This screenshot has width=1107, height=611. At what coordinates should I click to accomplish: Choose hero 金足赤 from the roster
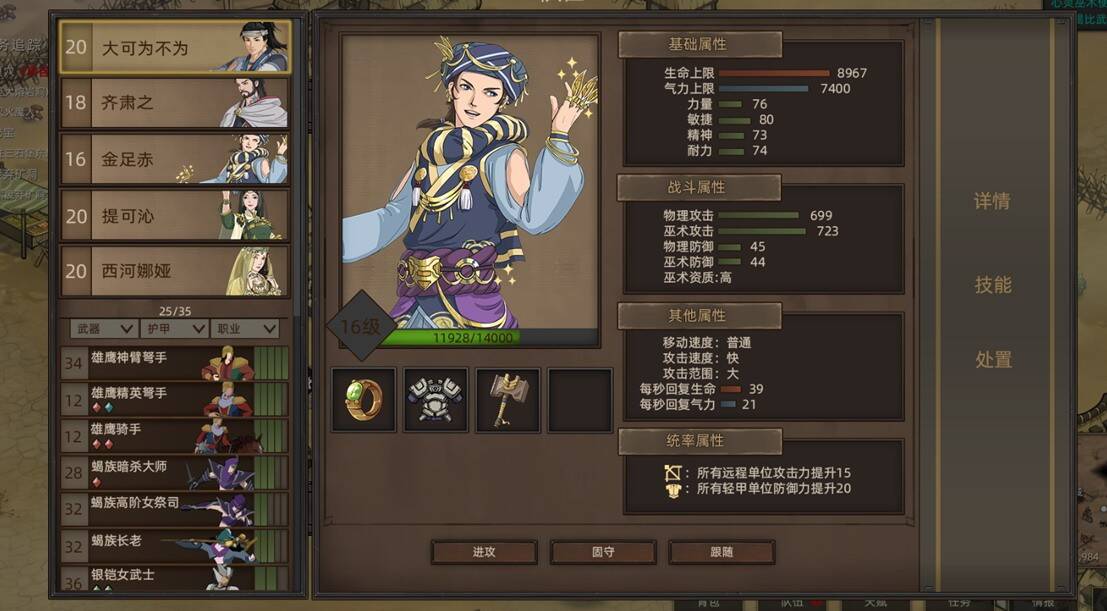175,159
